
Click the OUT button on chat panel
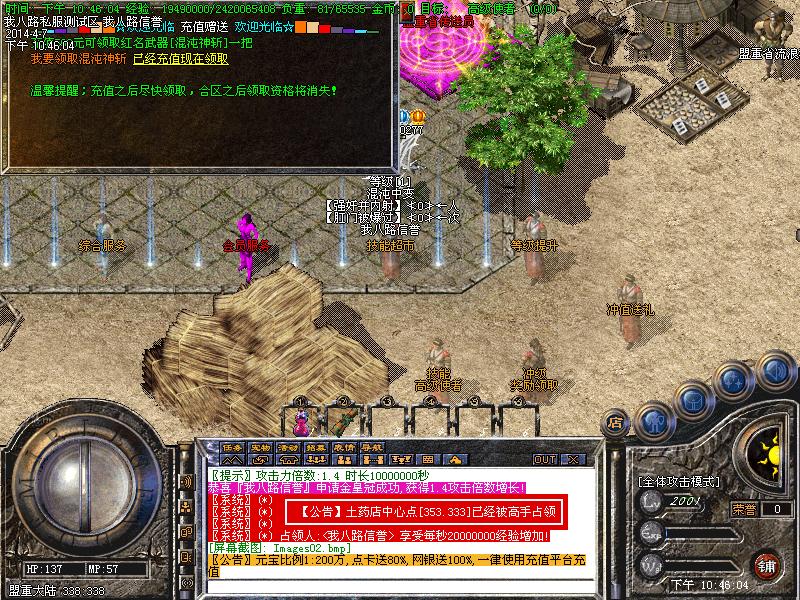545,459
